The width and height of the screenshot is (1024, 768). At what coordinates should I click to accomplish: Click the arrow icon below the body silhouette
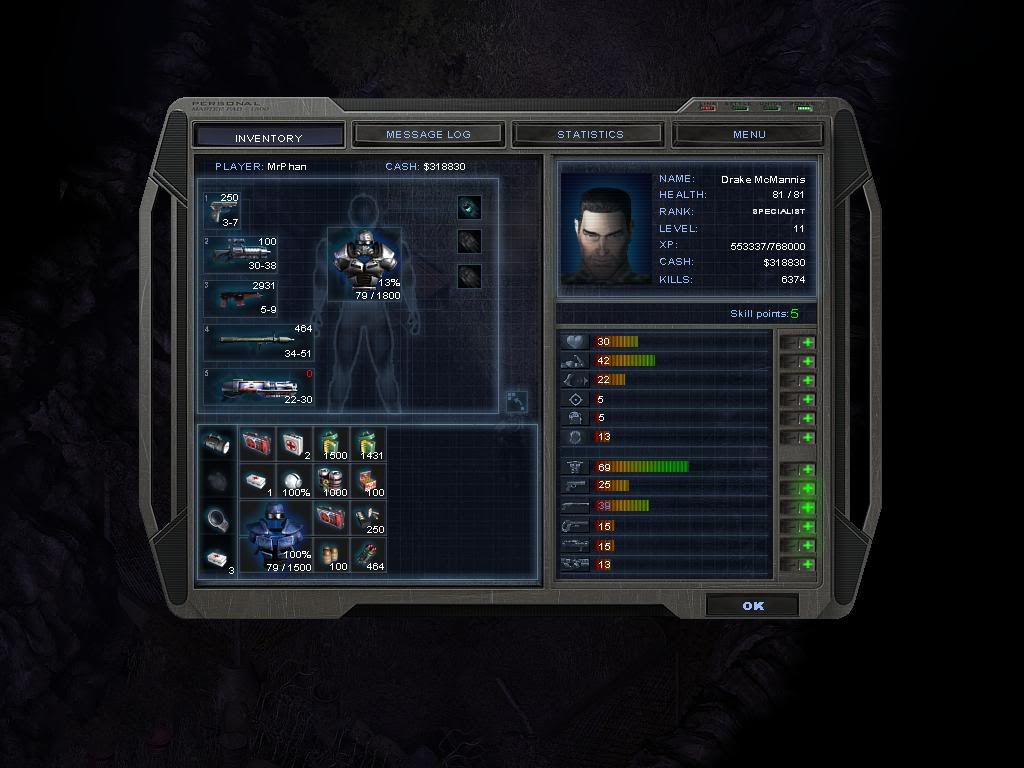click(x=516, y=400)
